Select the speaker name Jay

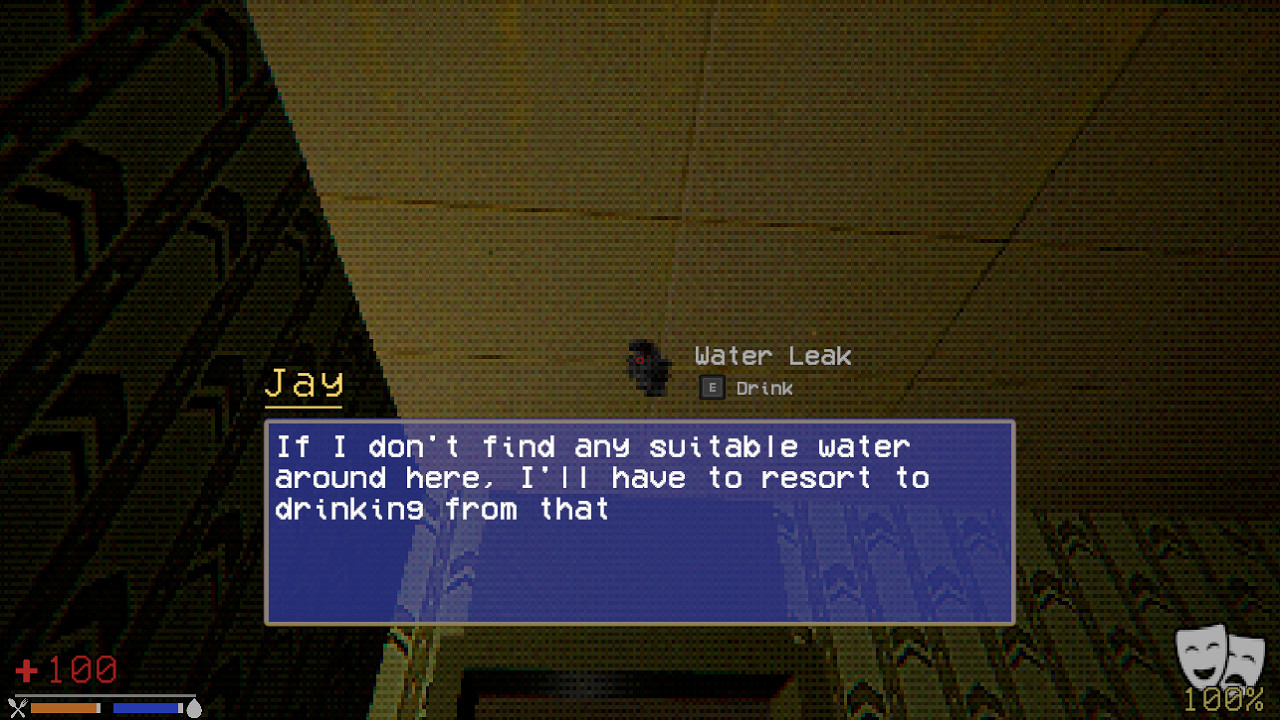(x=302, y=381)
